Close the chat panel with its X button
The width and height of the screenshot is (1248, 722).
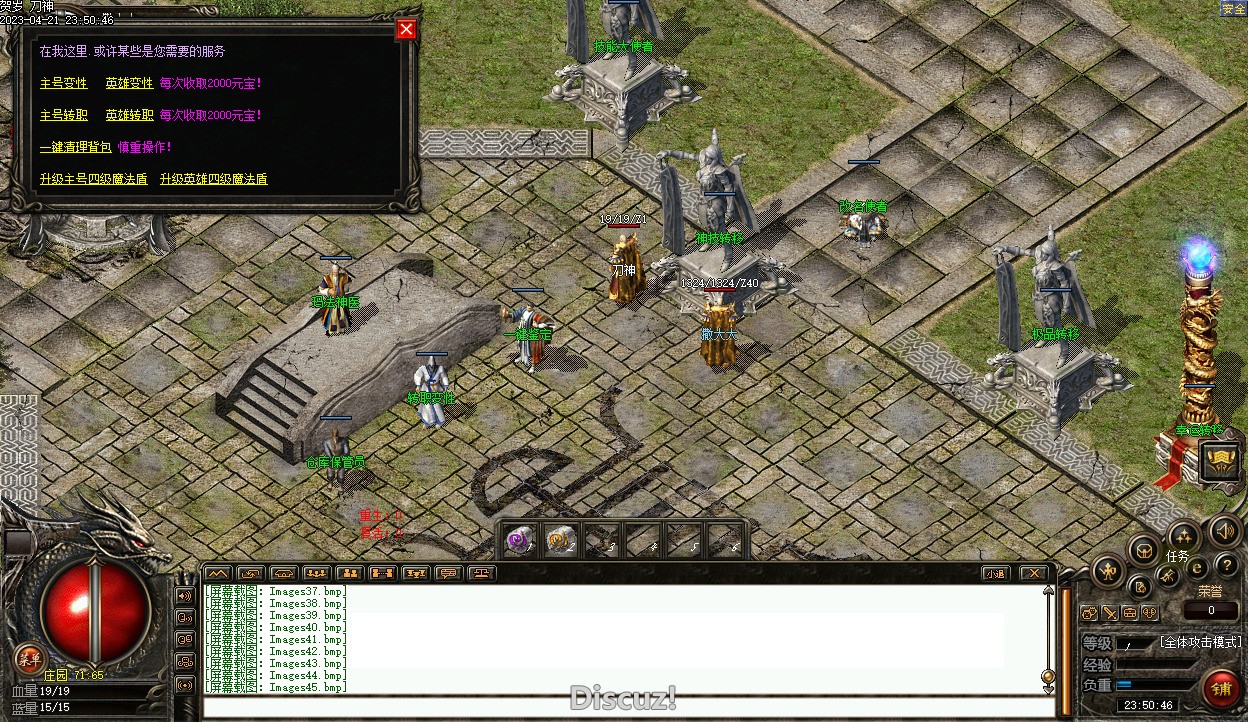[1033, 573]
